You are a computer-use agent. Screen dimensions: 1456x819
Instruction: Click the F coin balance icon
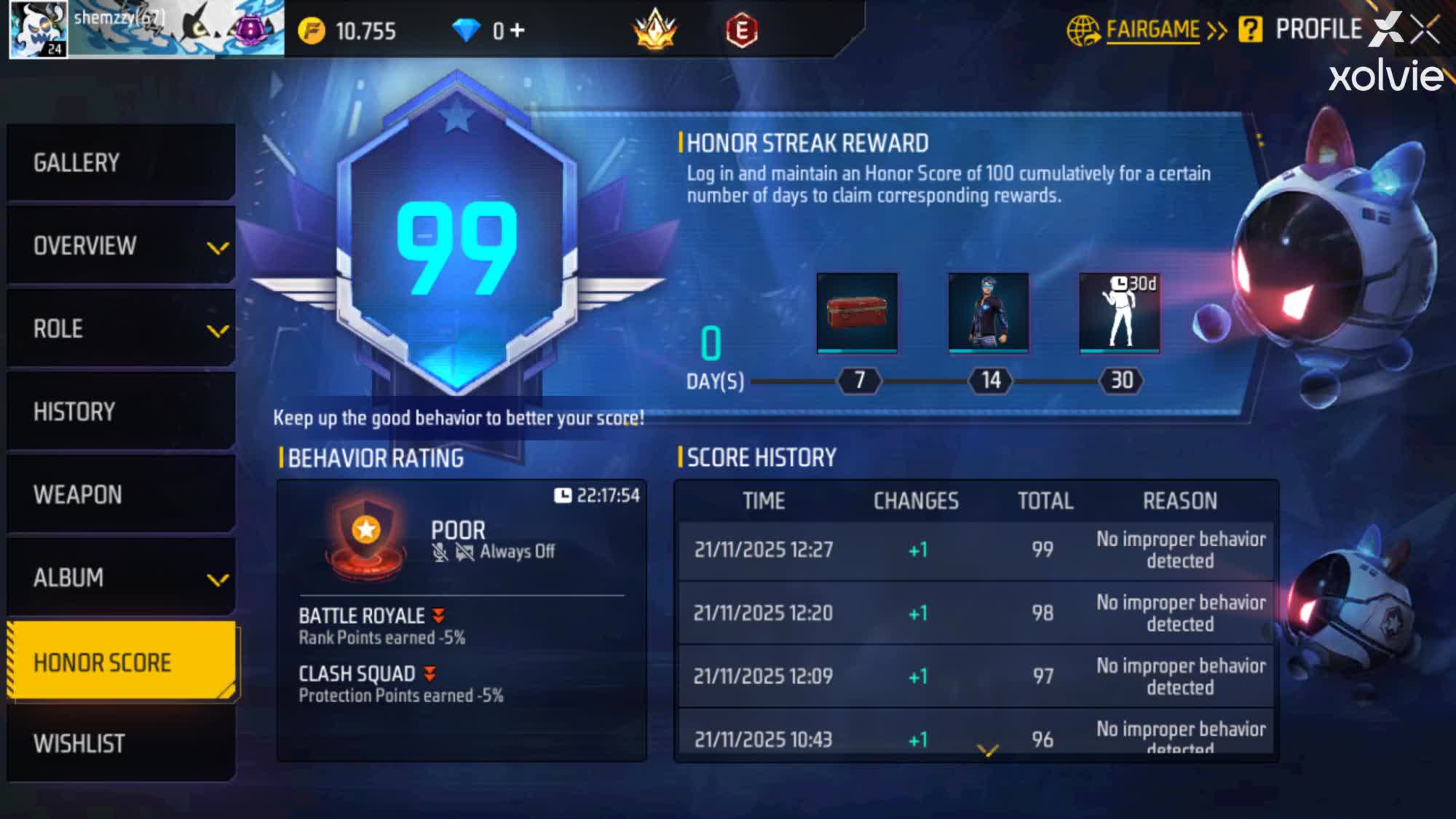312,31
